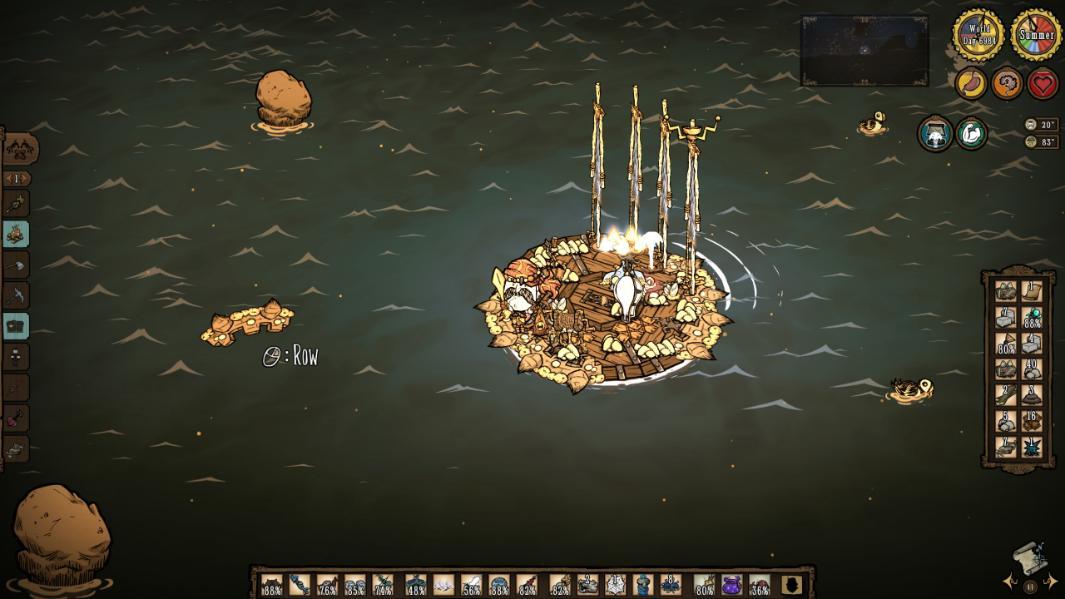Screen dimensions: 1065x599
Task: Select the spiky teal item in the backpack
Action: click(1032, 446)
